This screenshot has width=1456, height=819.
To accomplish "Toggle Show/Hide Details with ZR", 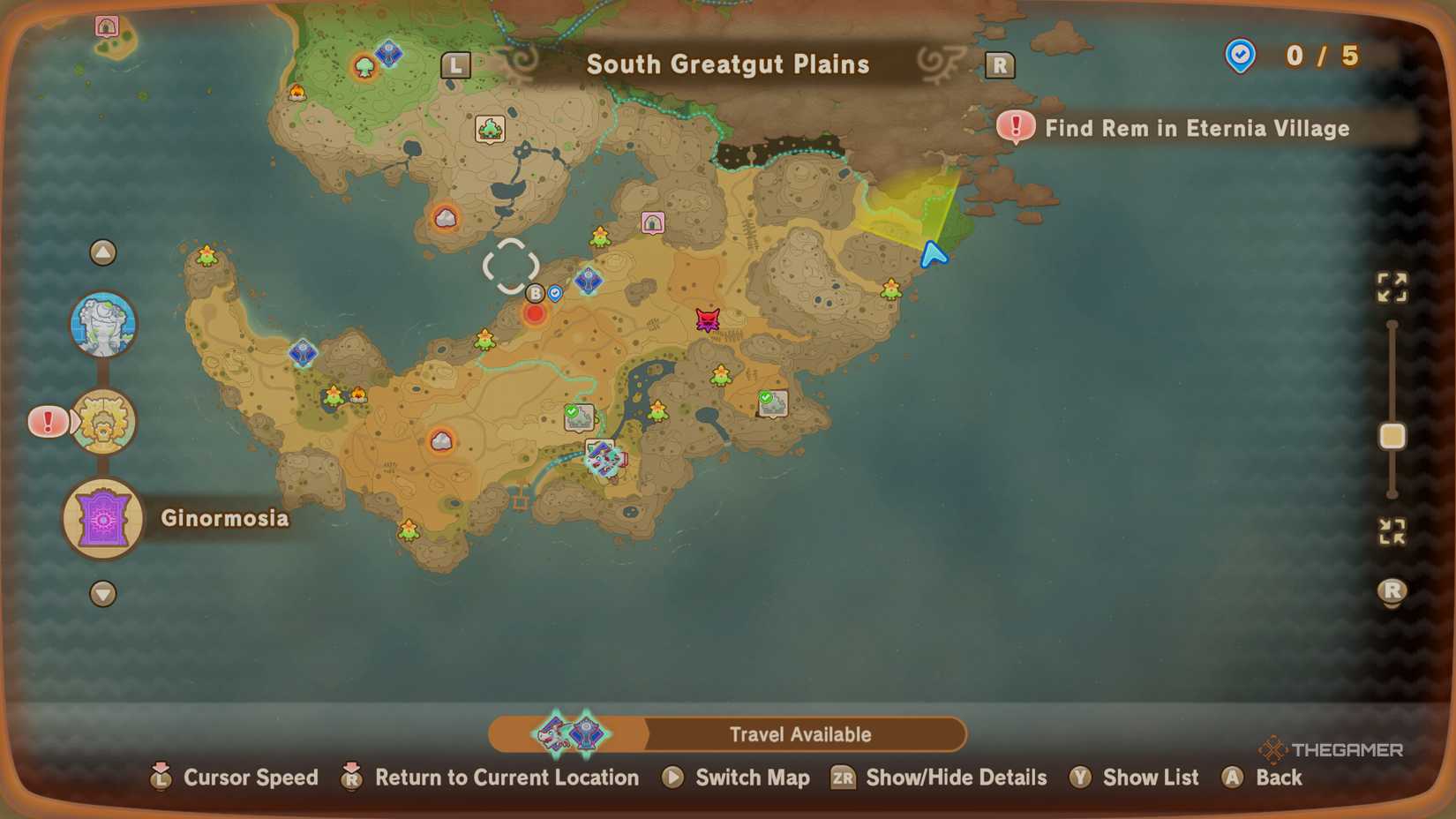I will pyautogui.click(x=940, y=778).
